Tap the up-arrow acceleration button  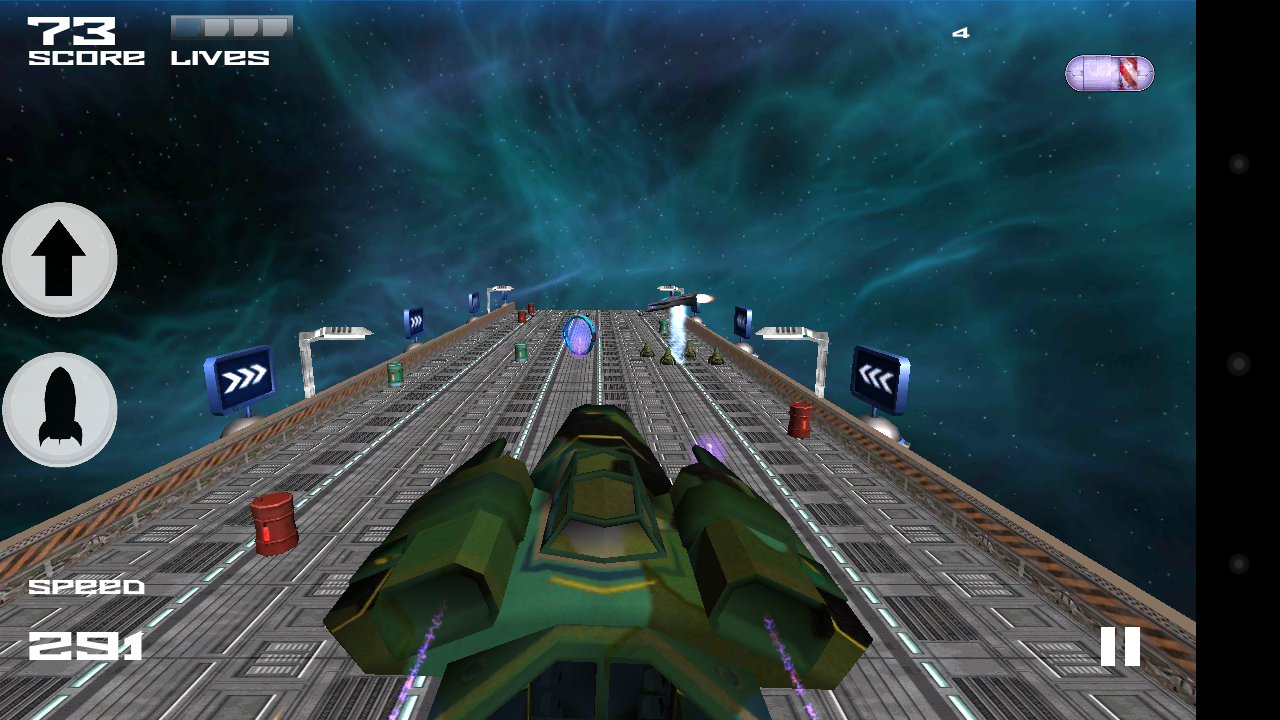(58, 258)
